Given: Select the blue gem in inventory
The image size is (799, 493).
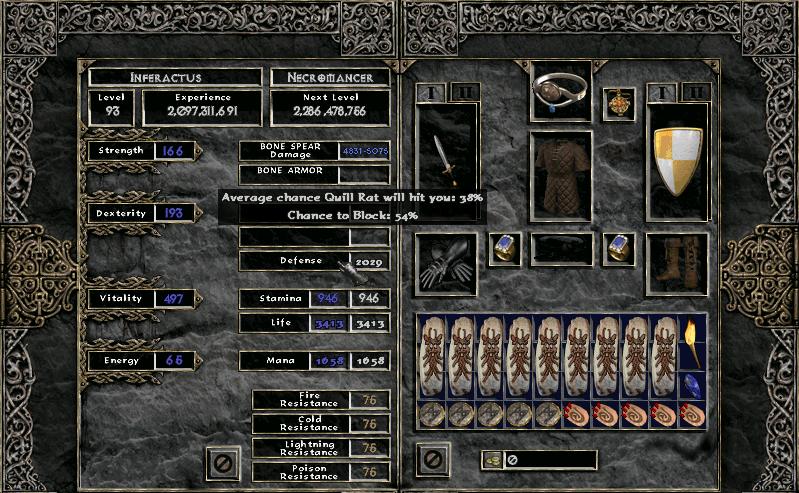Looking at the screenshot, I should [693, 385].
